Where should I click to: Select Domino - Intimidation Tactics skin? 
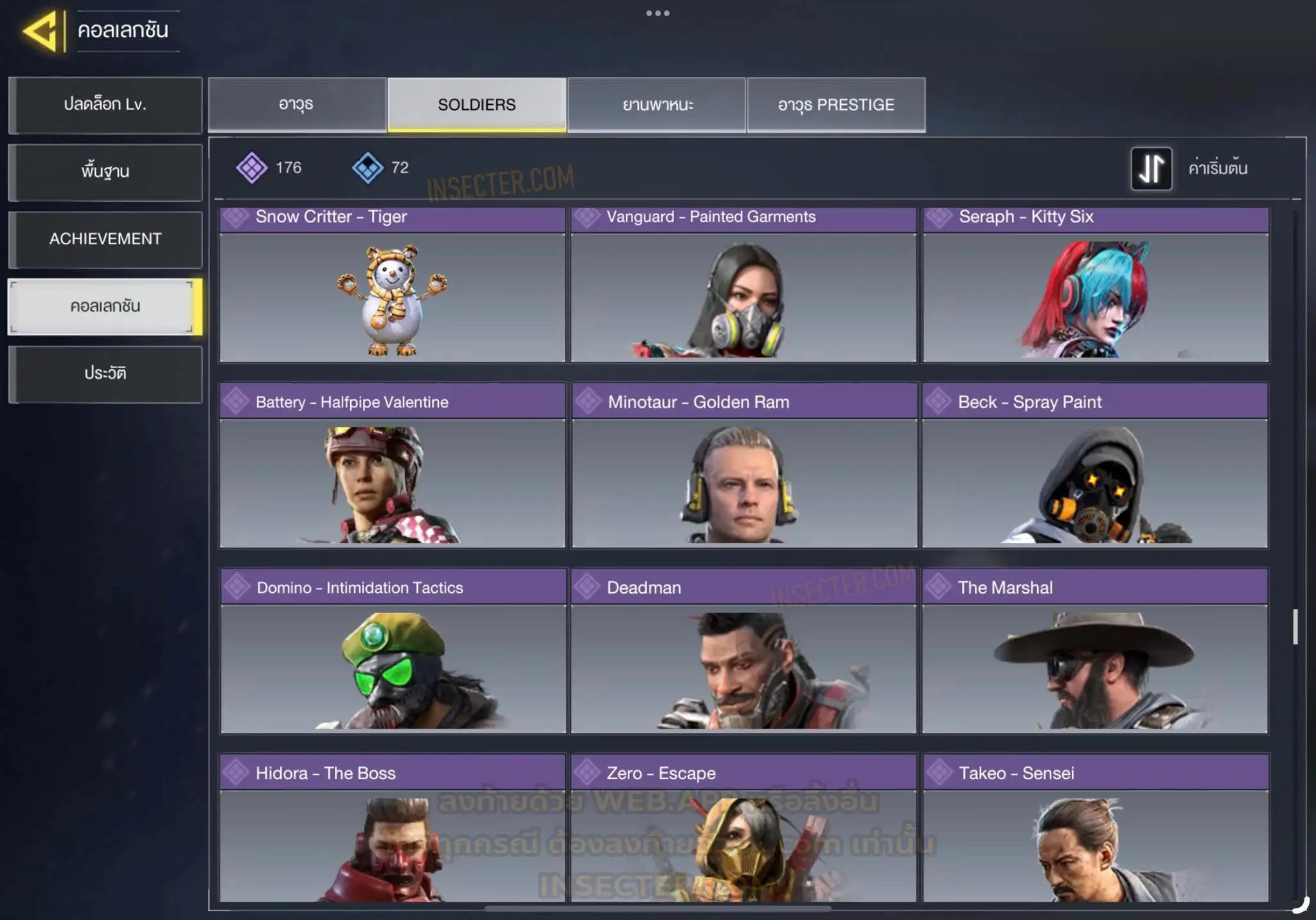click(x=393, y=651)
